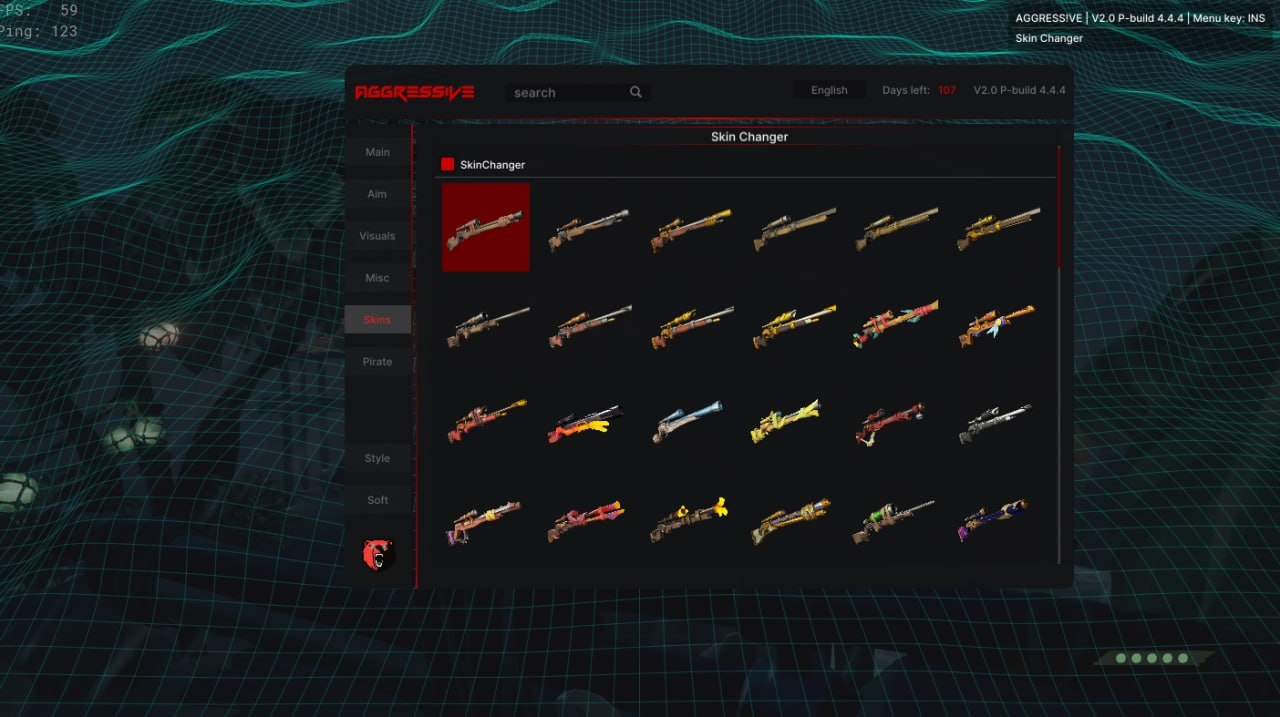Switch to the Style tab

point(378,458)
